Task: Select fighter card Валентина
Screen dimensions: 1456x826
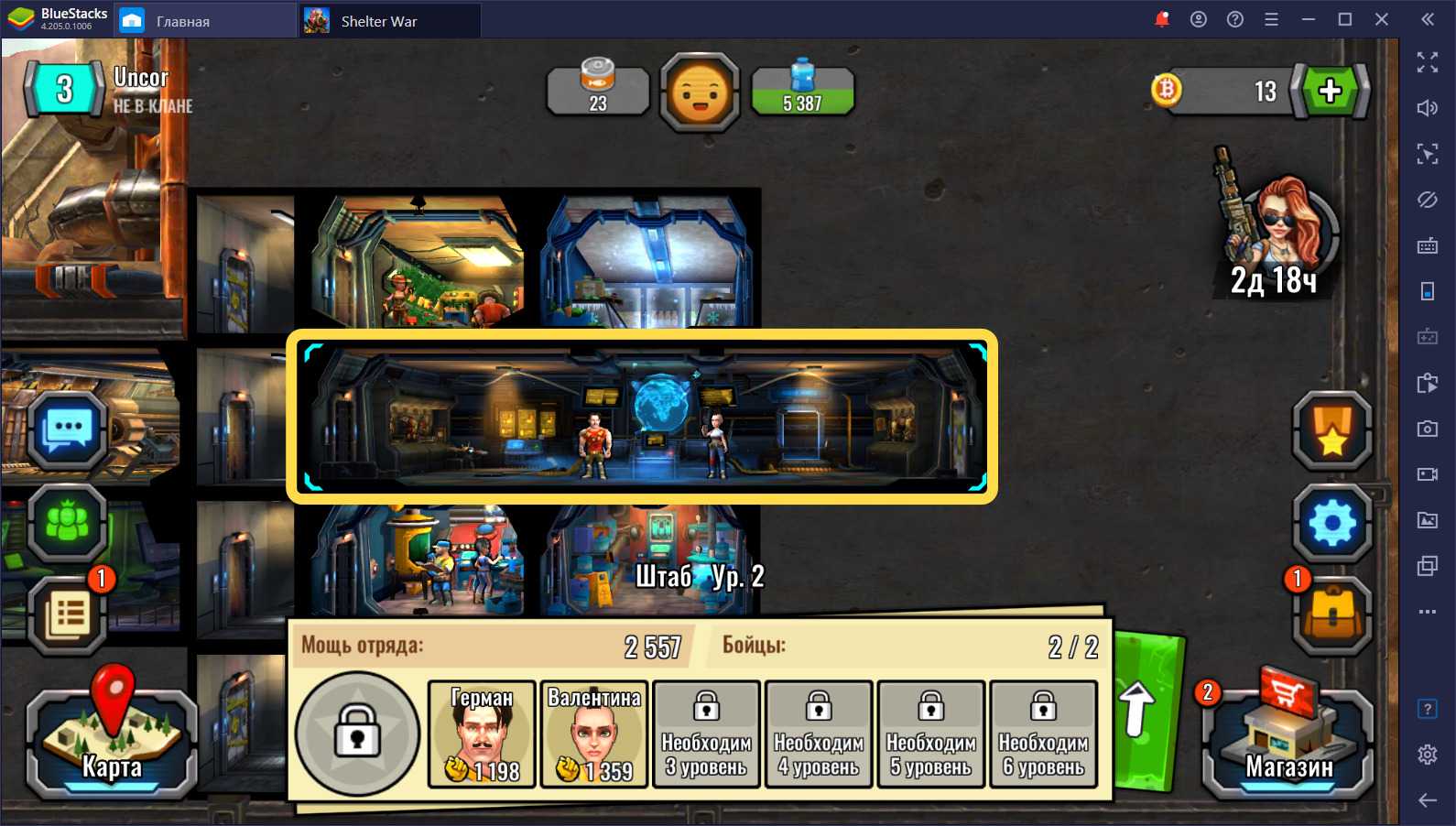Action: click(594, 734)
